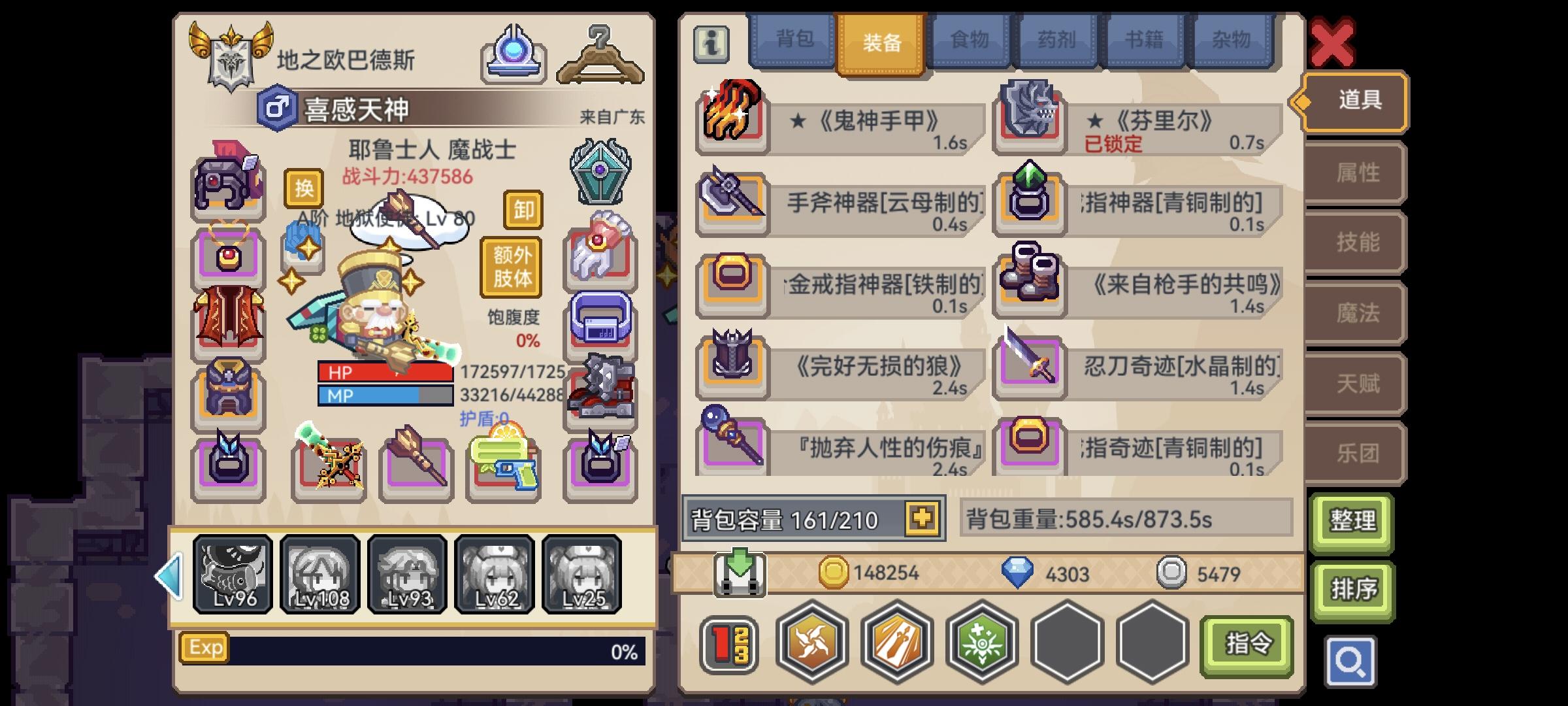Select the Lv108 party member thumbnail
This screenshot has width=1568, height=706.
click(319, 574)
